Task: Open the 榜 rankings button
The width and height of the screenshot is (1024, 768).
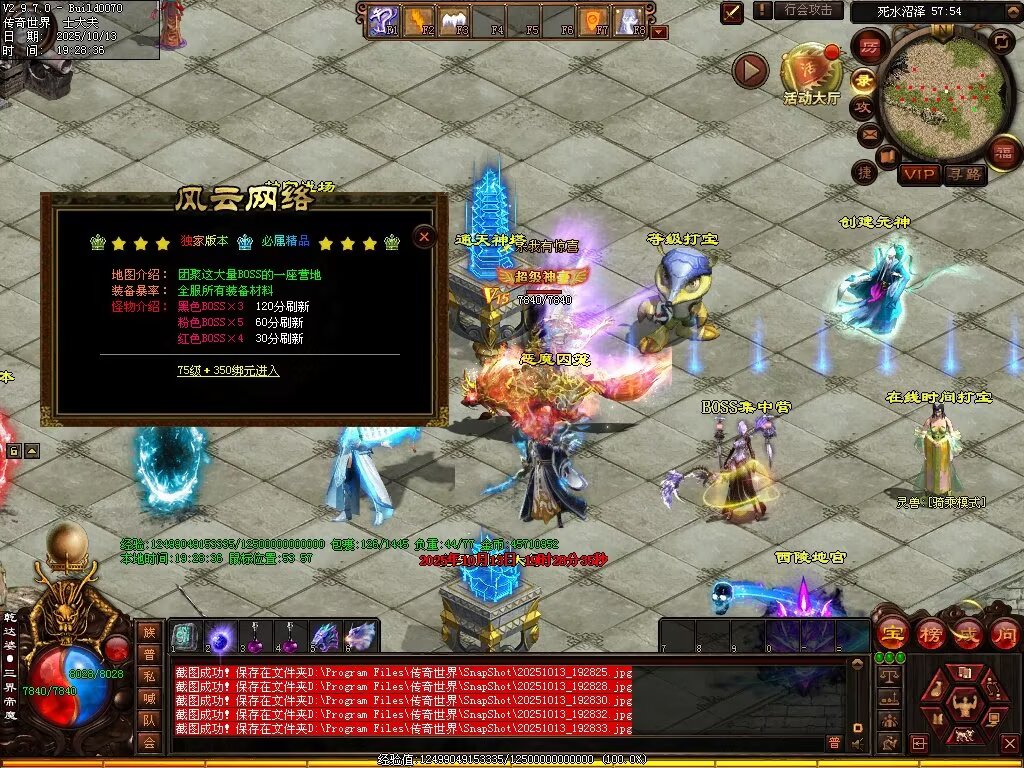Action: [929, 634]
